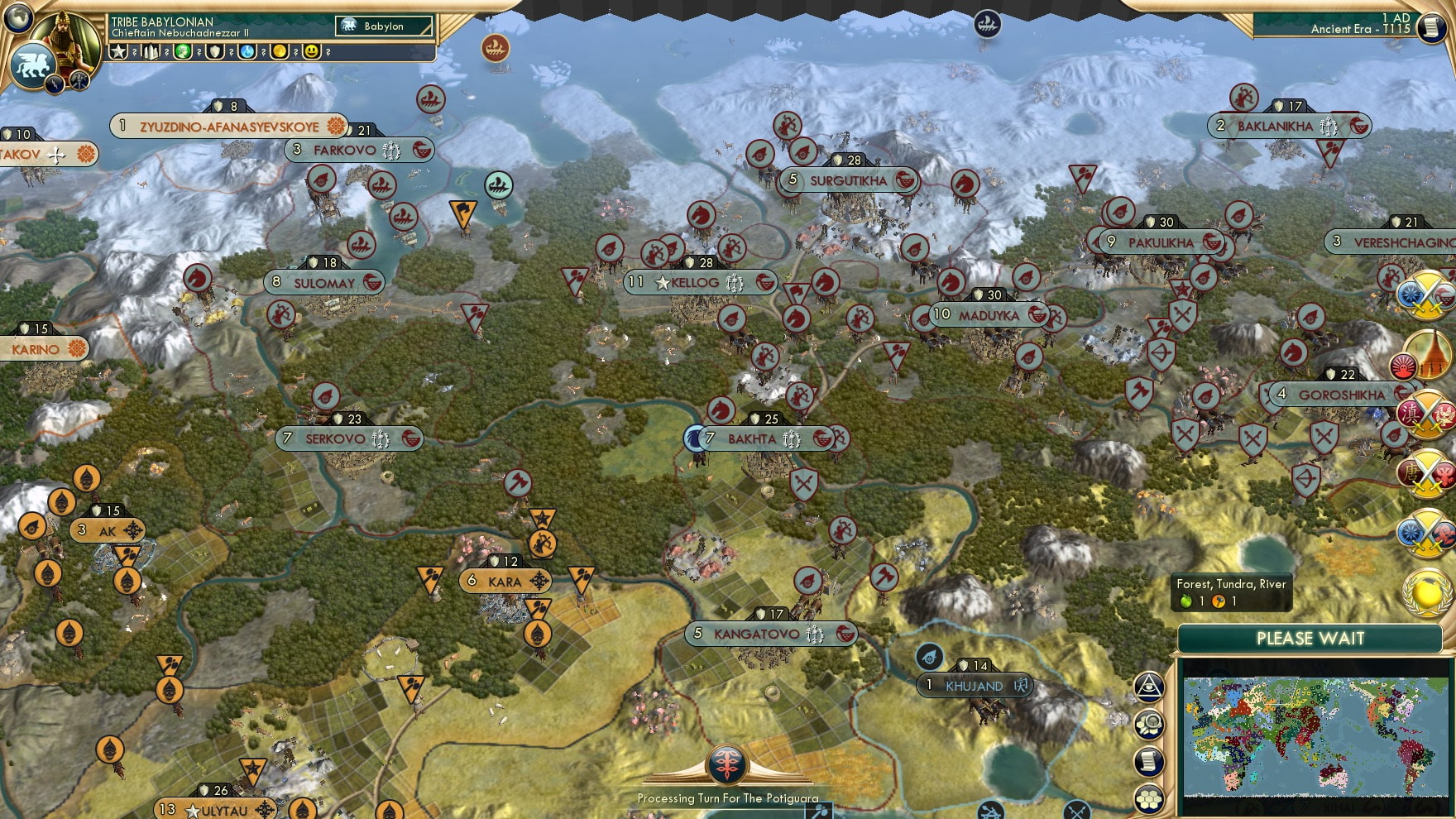Toggle the espionage eye-pyramid overlay
Viewport: 1456px width, 819px height.
click(x=1149, y=686)
